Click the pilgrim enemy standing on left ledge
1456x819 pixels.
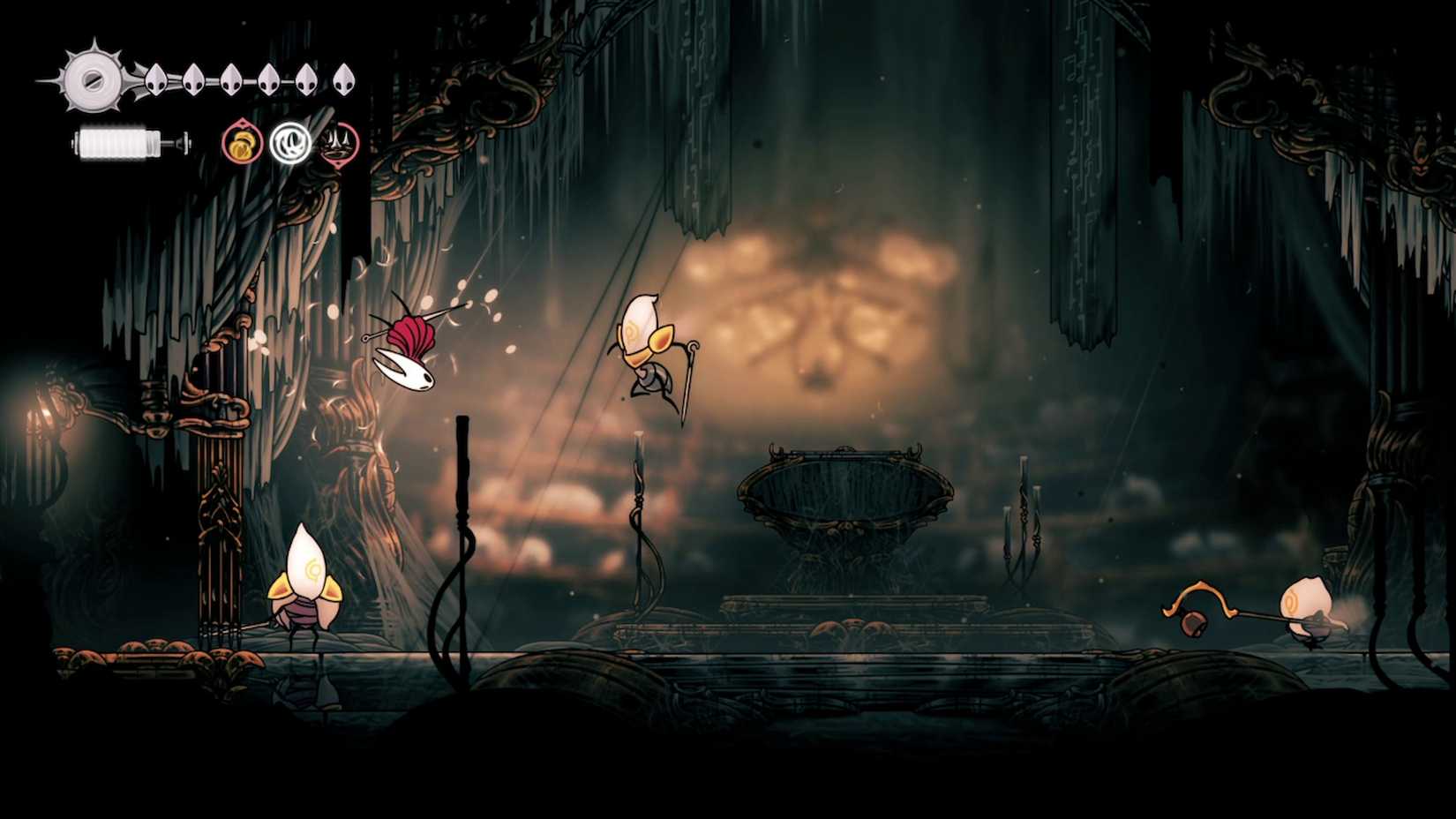pos(309,582)
